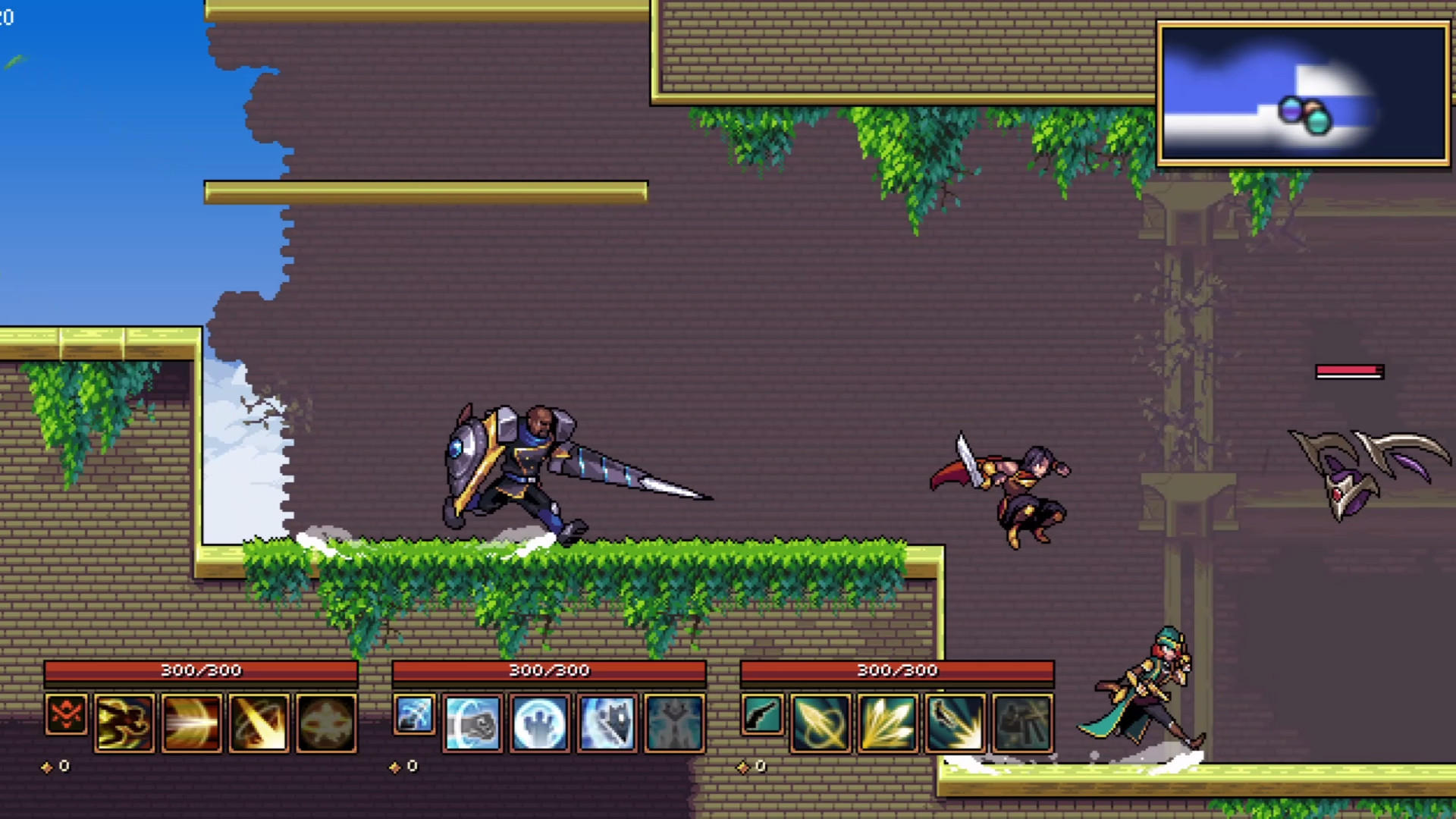
Task: Select the dagger strike ability icon
Action: tap(953, 722)
